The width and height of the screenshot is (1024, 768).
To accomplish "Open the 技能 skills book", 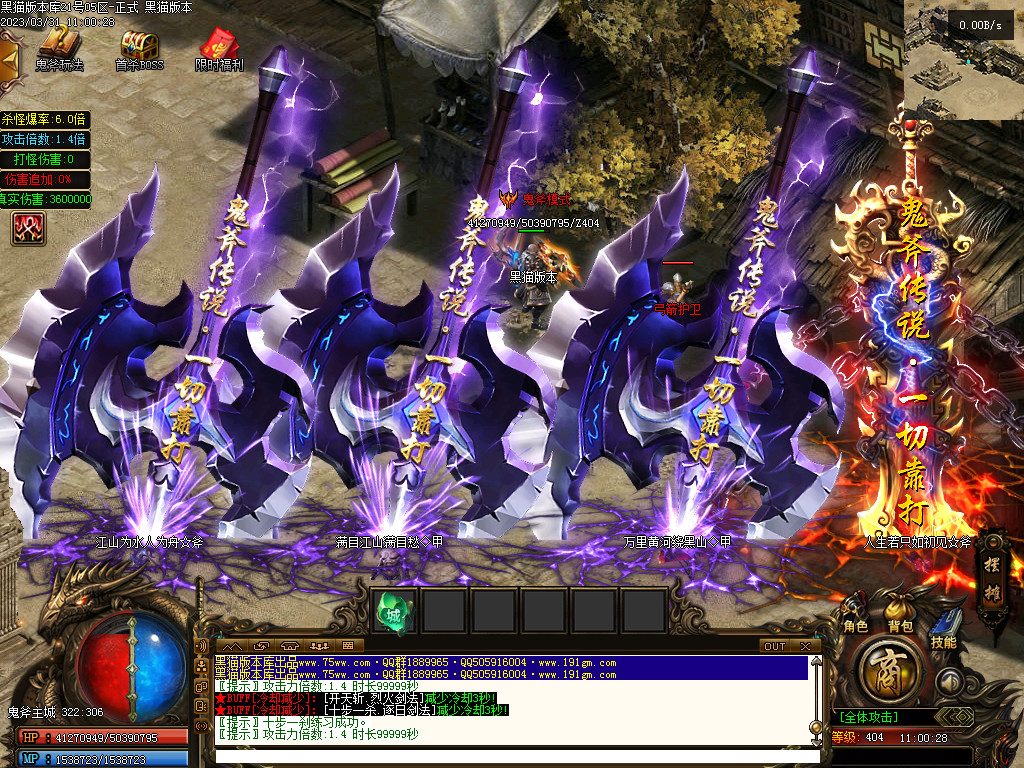I will [943, 630].
